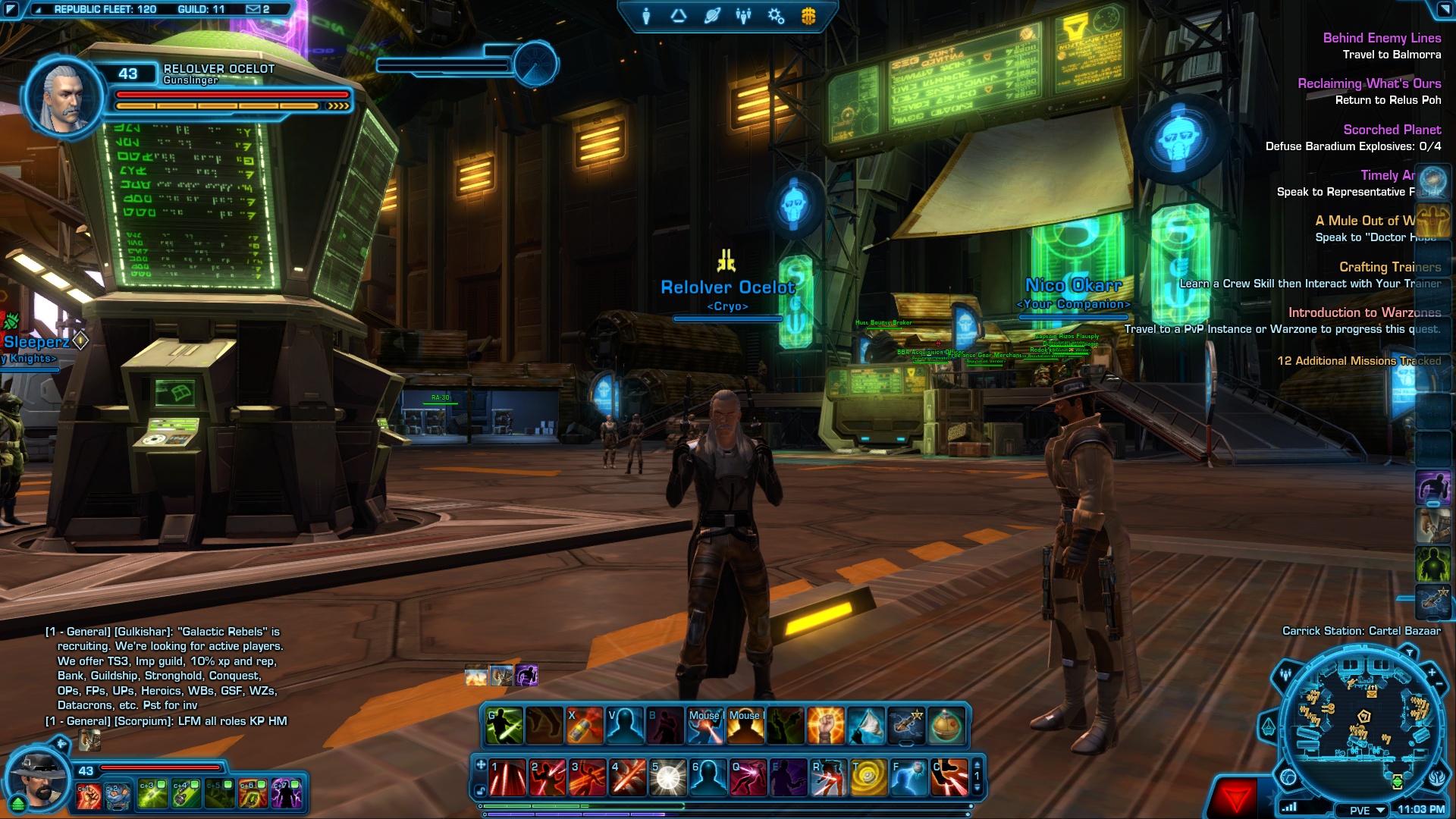The image size is (1456, 819).
Task: Open the character person menu icon
Action: tap(646, 16)
